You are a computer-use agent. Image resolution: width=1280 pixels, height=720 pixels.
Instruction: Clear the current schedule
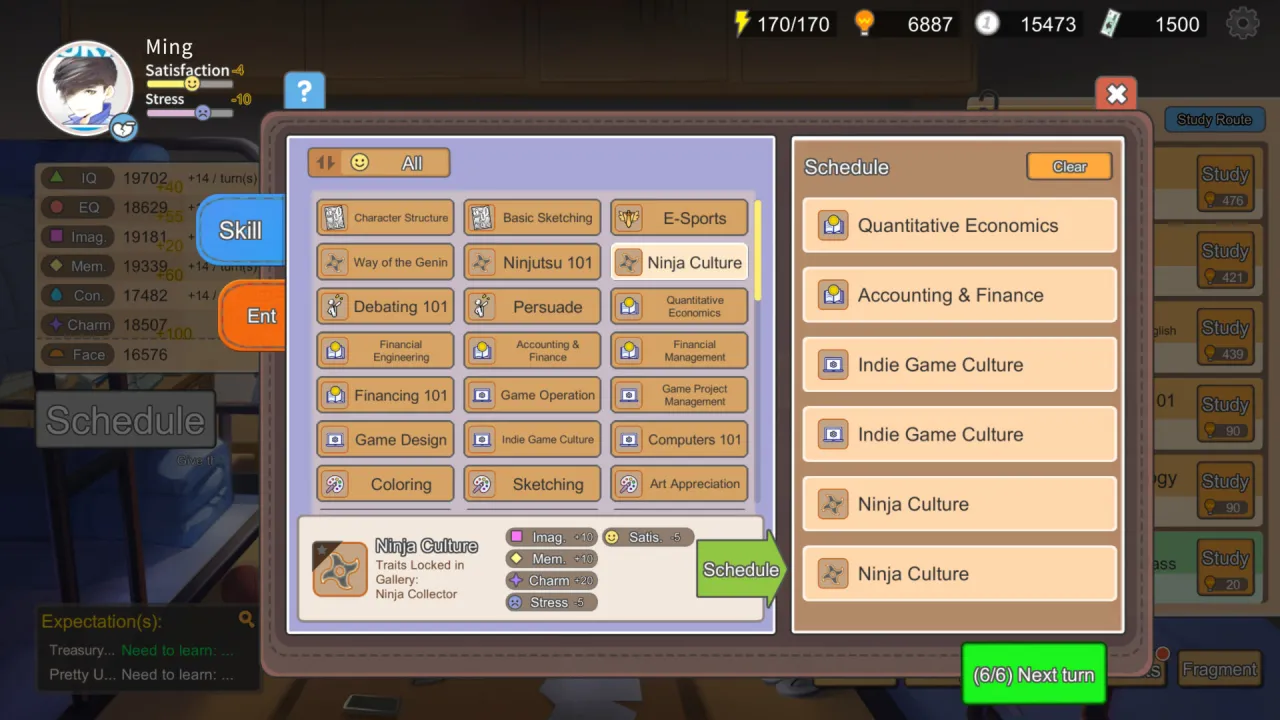tap(1069, 166)
